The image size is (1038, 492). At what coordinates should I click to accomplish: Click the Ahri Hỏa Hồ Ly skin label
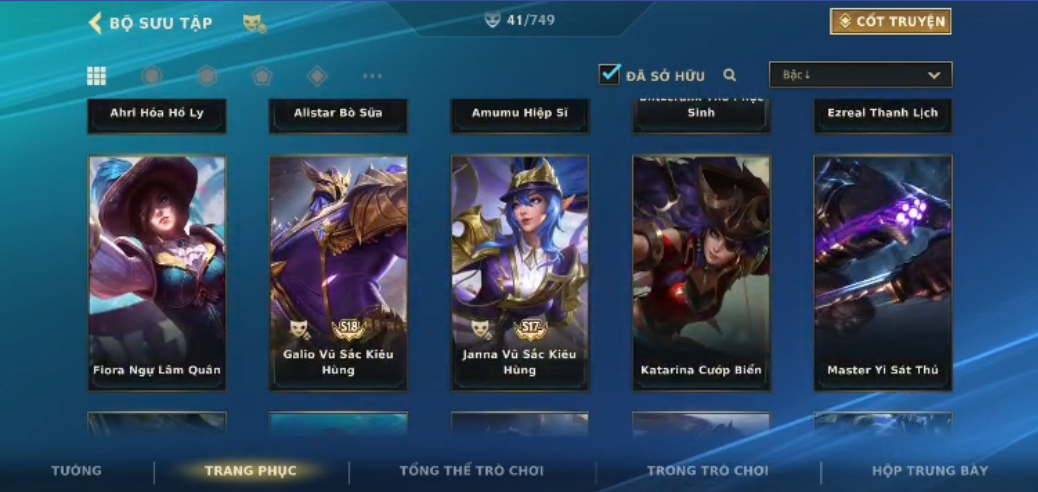click(x=157, y=113)
